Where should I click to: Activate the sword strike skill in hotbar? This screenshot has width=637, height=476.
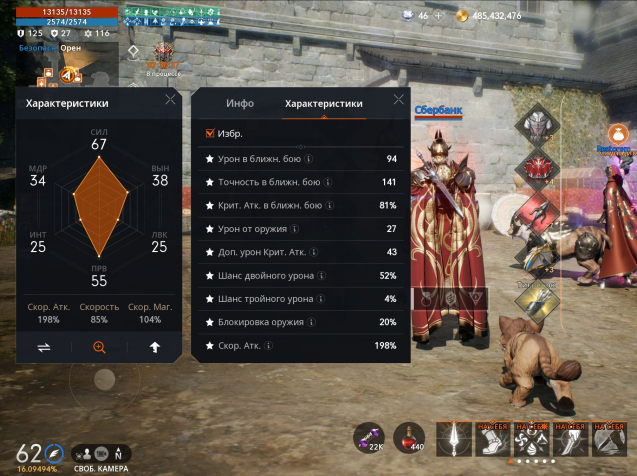tap(453, 438)
